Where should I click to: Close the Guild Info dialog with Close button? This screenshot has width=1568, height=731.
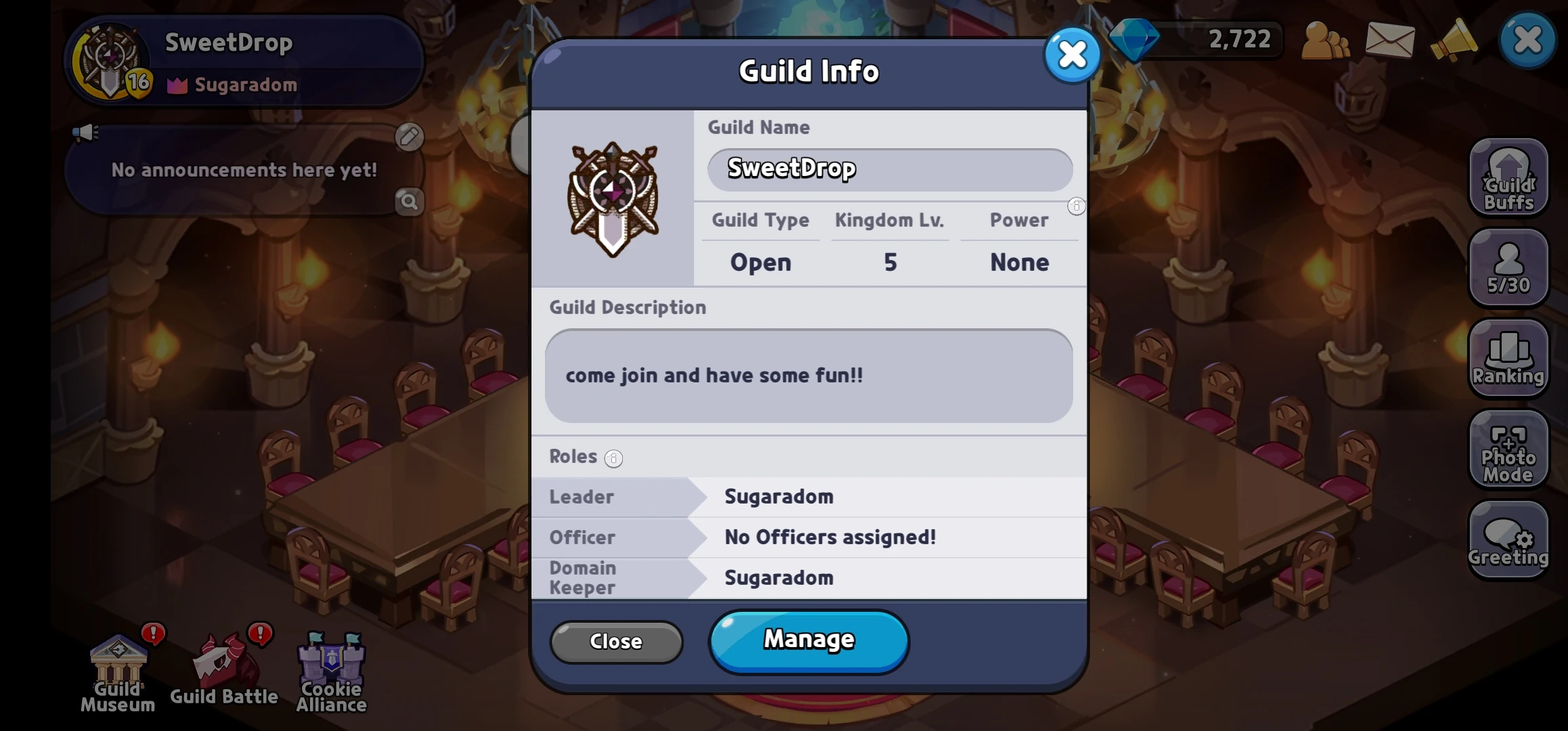pos(615,642)
